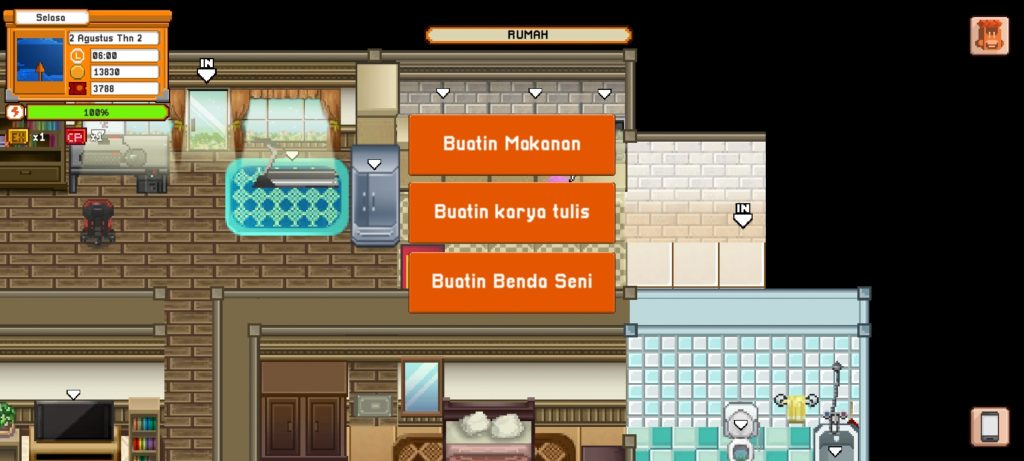This screenshot has height=461, width=1024.
Task: Open the backpack inventory
Action: 989,36
